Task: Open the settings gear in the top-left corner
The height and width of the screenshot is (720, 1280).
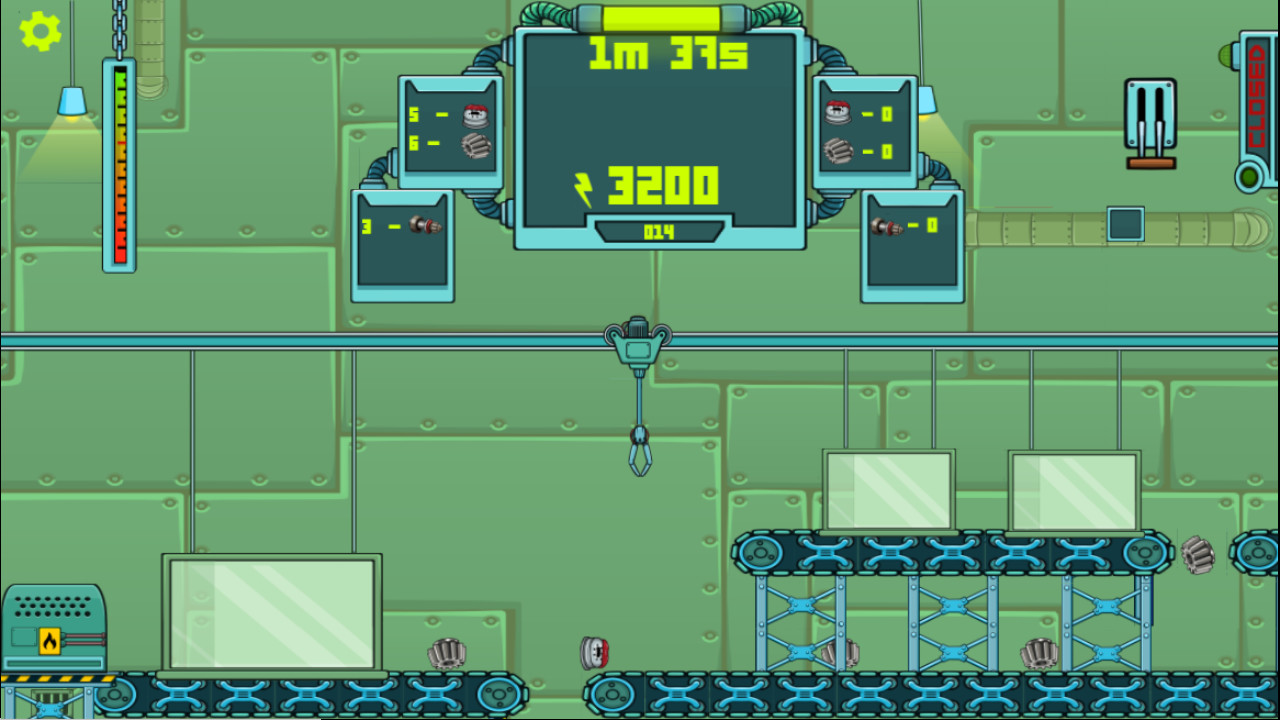Action: [x=39, y=33]
